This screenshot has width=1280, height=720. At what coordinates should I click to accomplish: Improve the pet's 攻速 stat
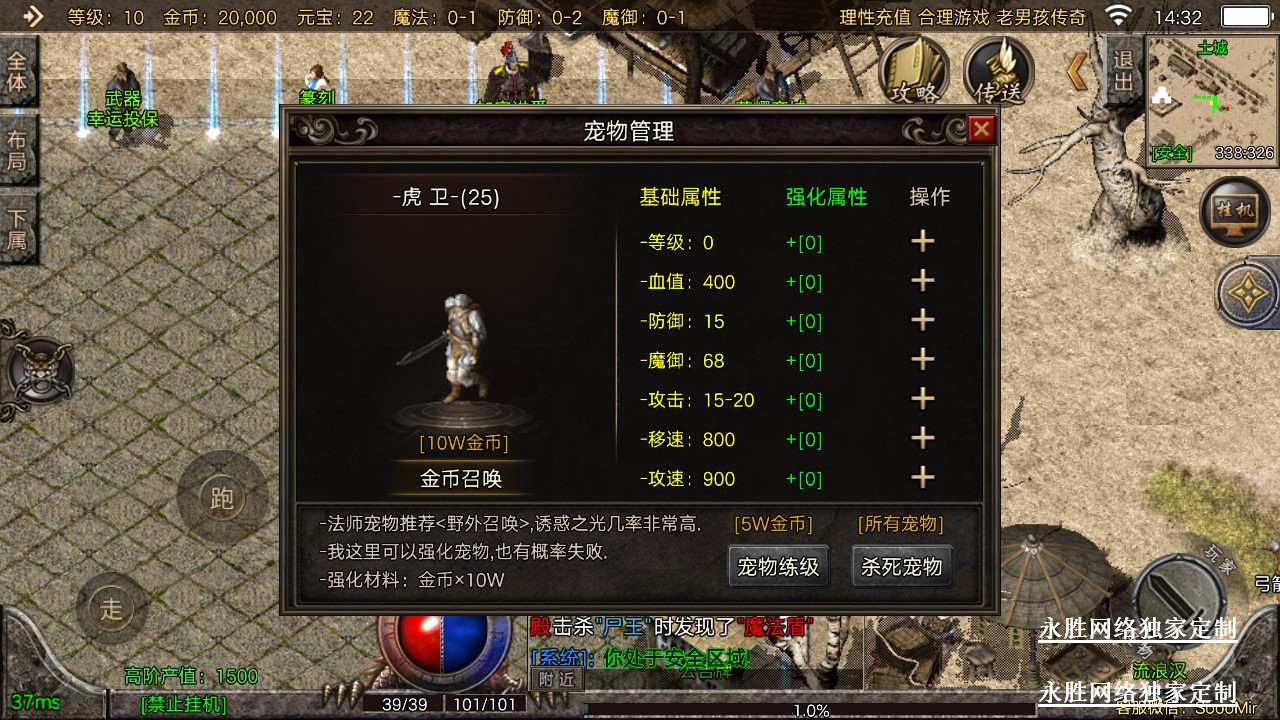pos(922,478)
